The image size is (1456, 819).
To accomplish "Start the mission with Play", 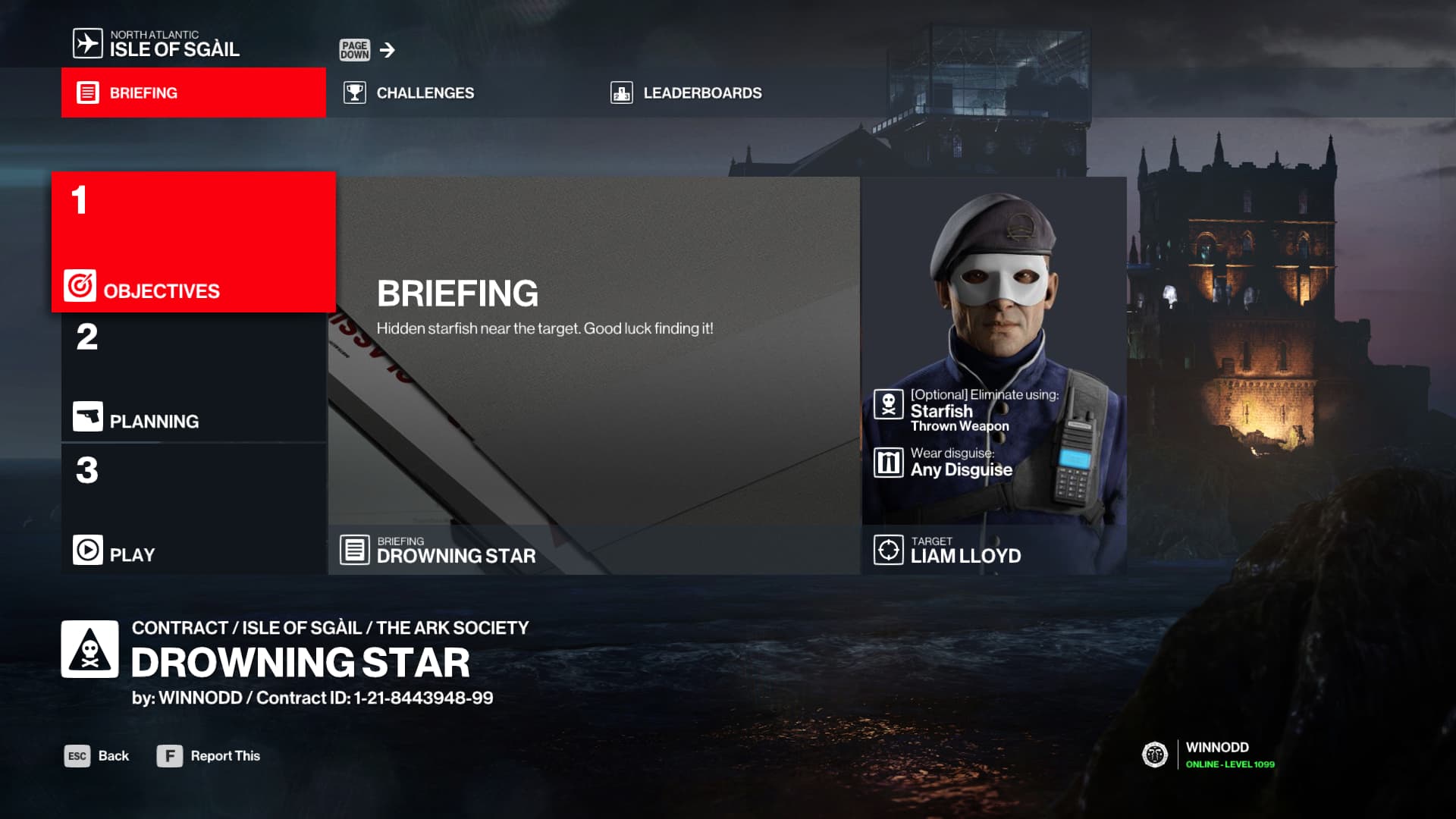I will [193, 510].
